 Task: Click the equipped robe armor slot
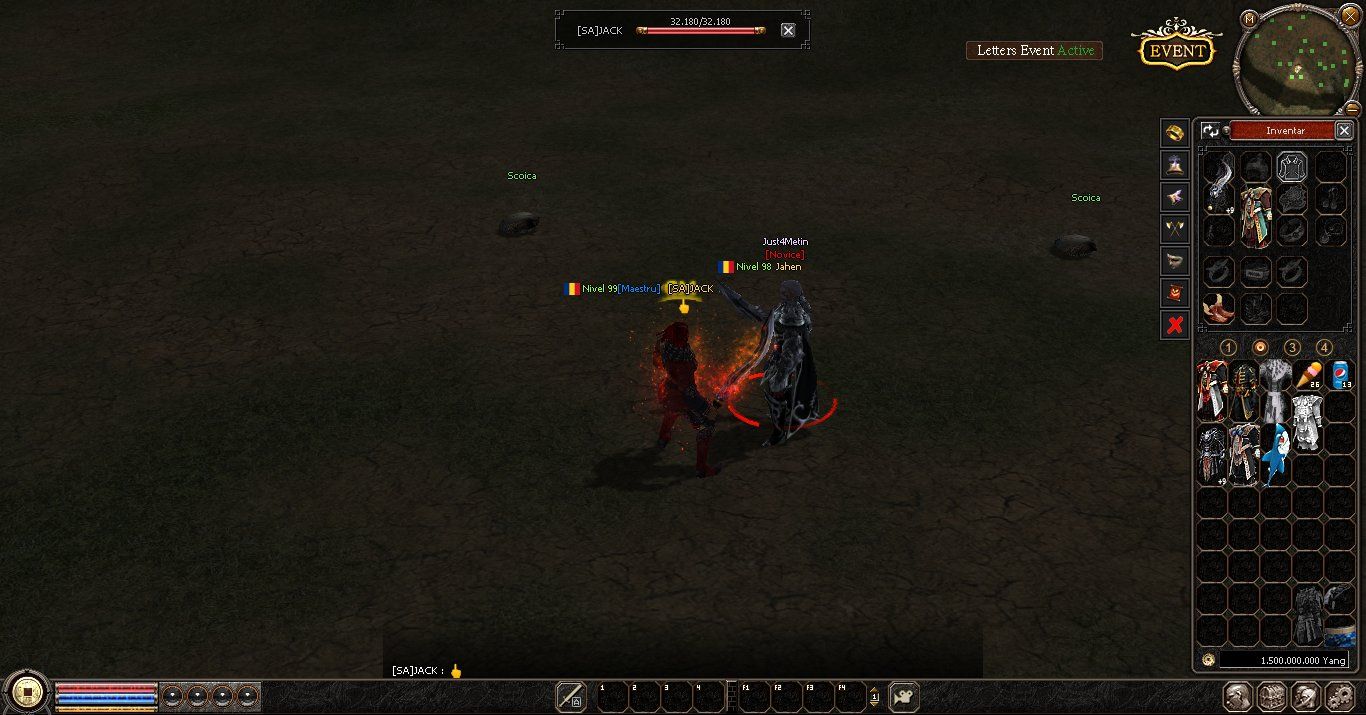click(x=1255, y=215)
